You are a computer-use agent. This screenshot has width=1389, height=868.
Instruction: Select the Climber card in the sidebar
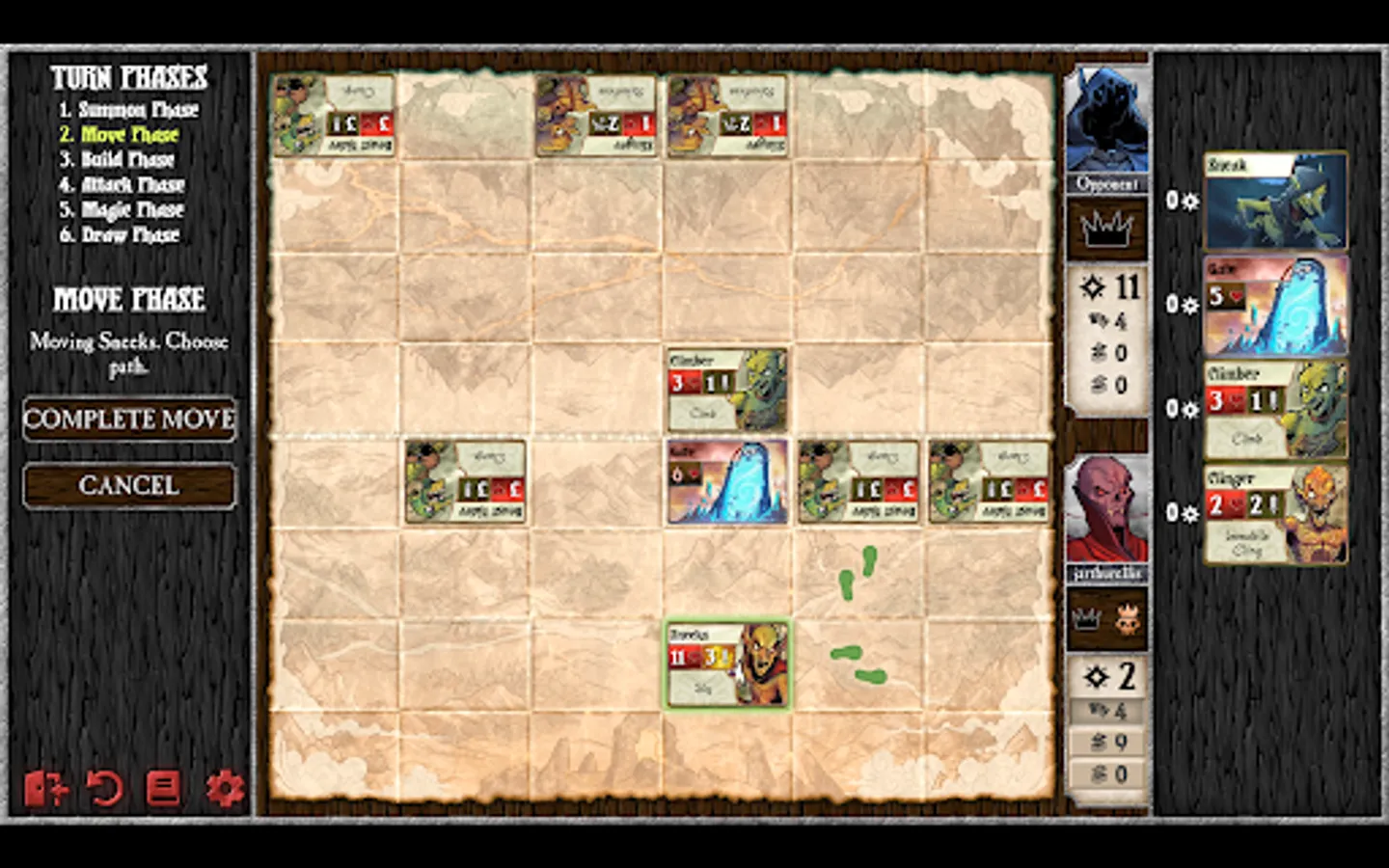coord(1275,408)
